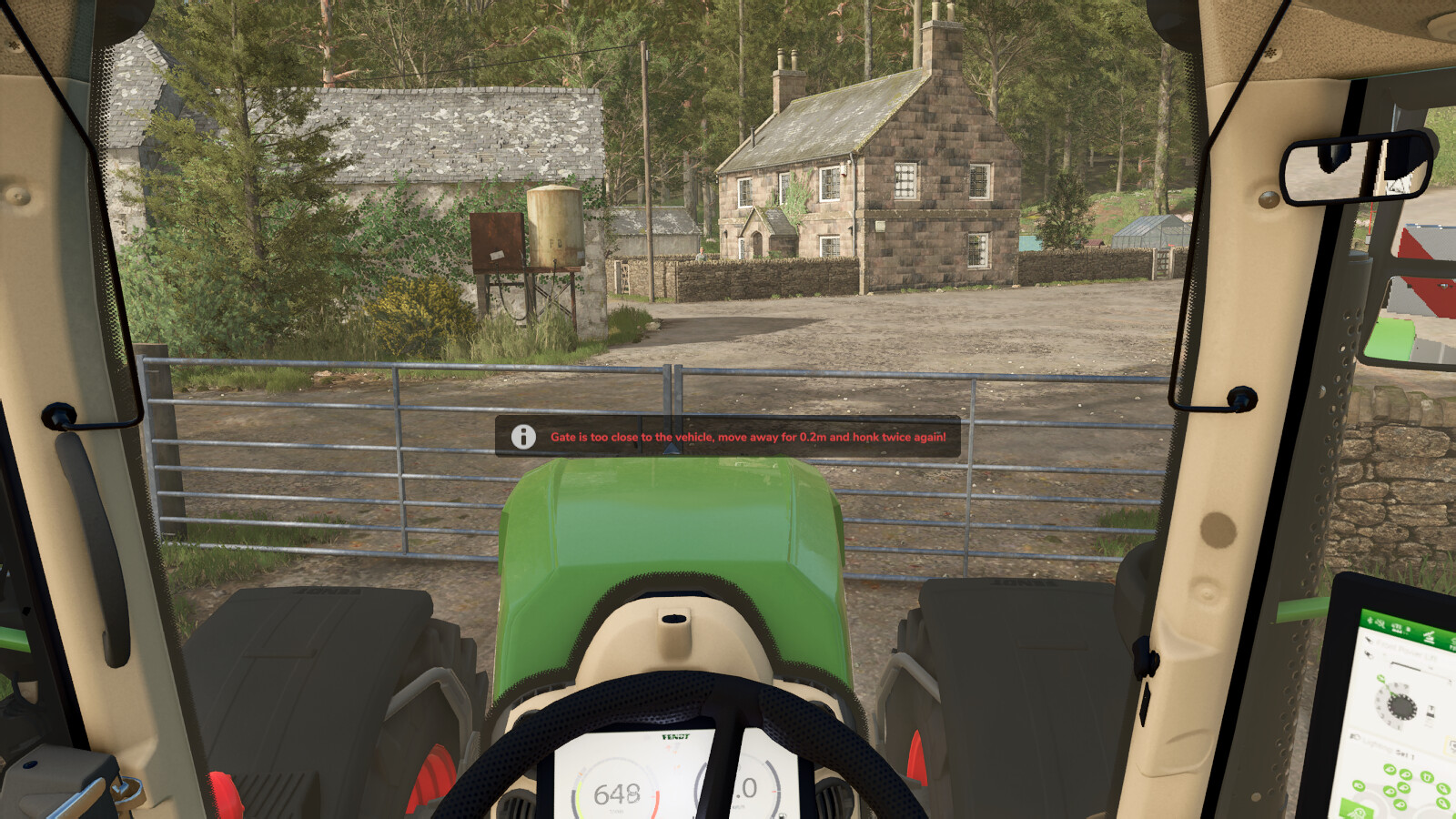Tap the headlight icon under Lighting Set 1
The image size is (1456, 819).
(x=1390, y=770)
